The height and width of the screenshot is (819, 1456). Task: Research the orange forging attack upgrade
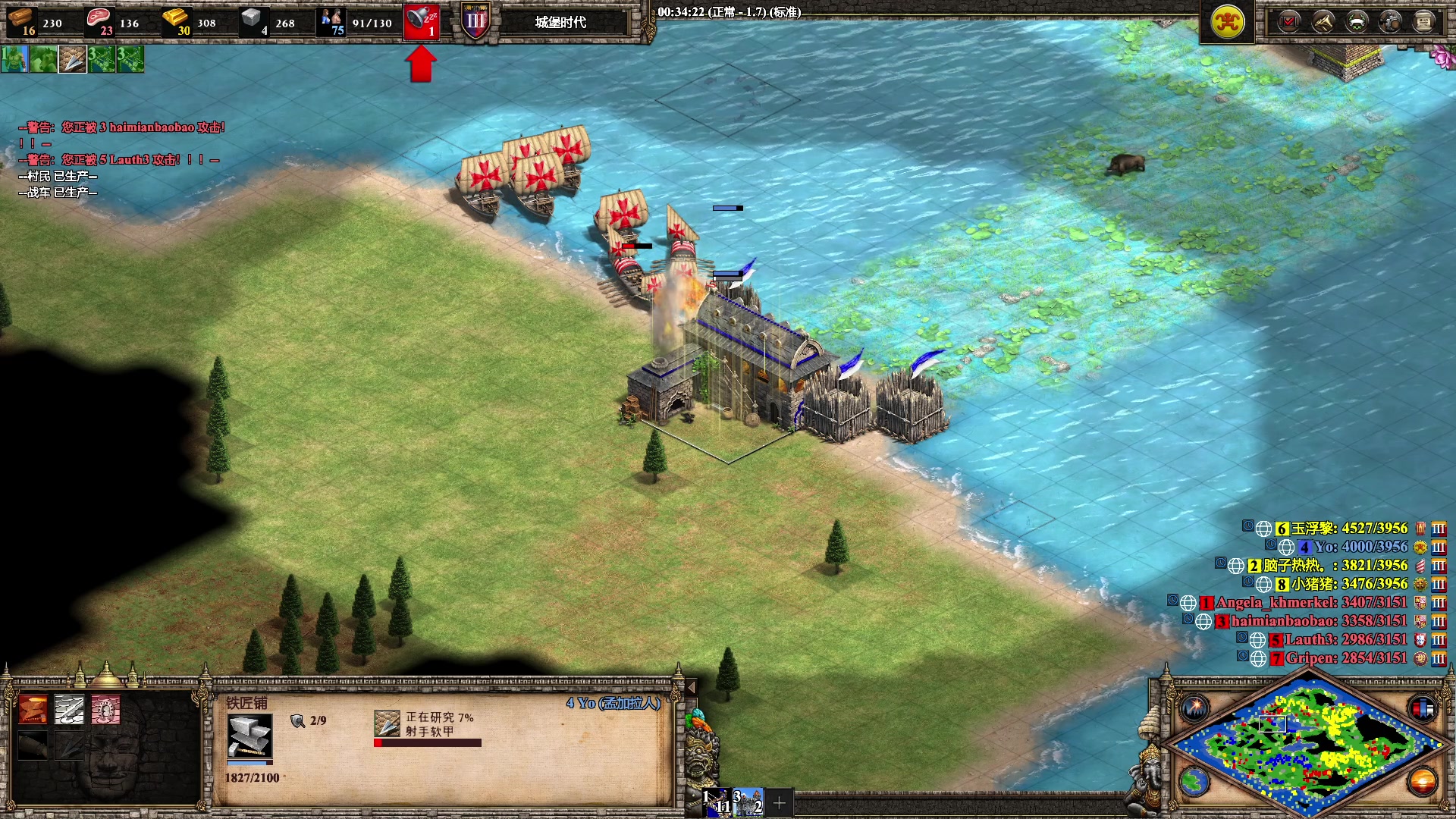pyautogui.click(x=33, y=710)
